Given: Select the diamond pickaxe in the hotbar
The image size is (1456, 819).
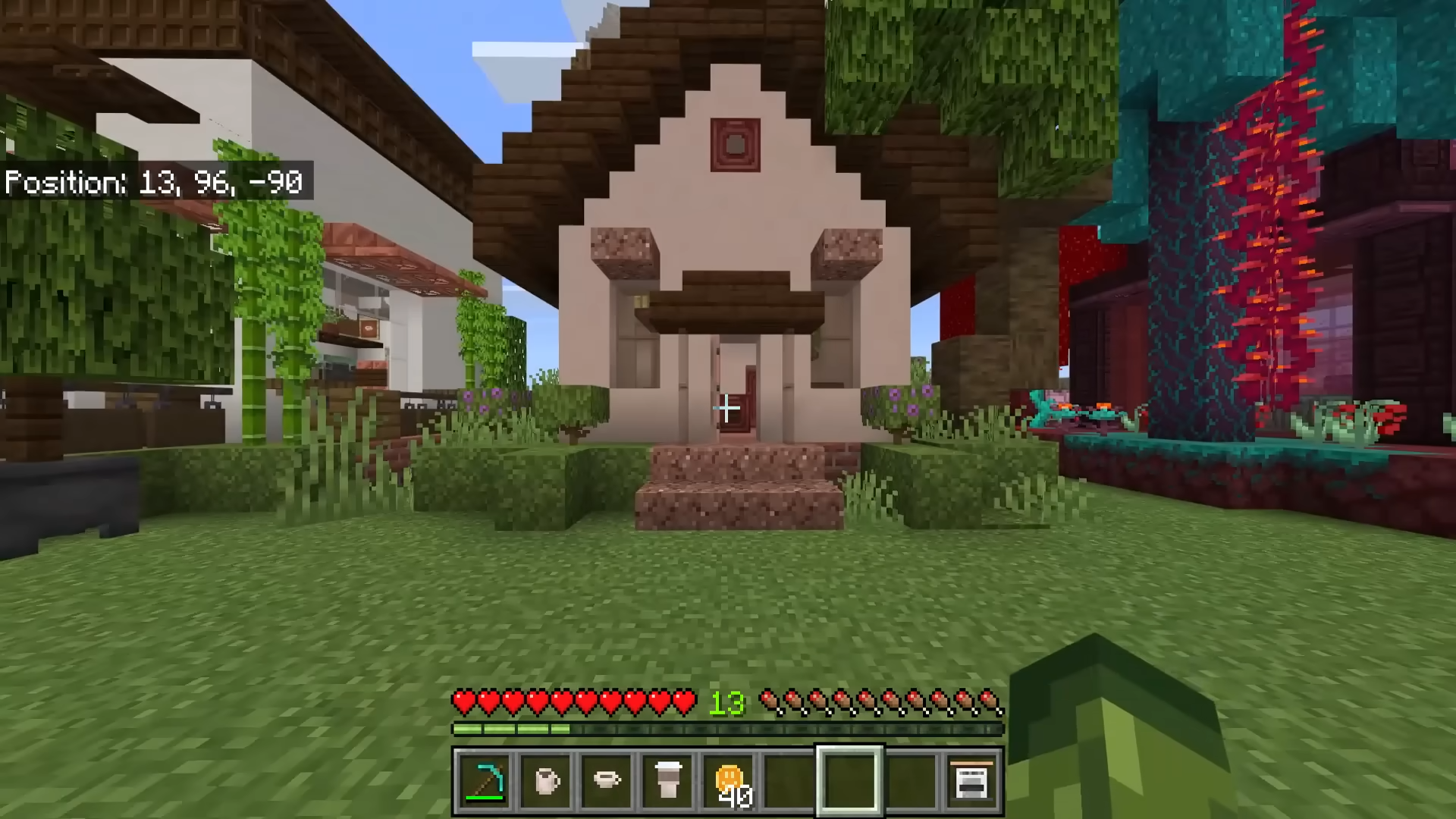Looking at the screenshot, I should [x=484, y=779].
